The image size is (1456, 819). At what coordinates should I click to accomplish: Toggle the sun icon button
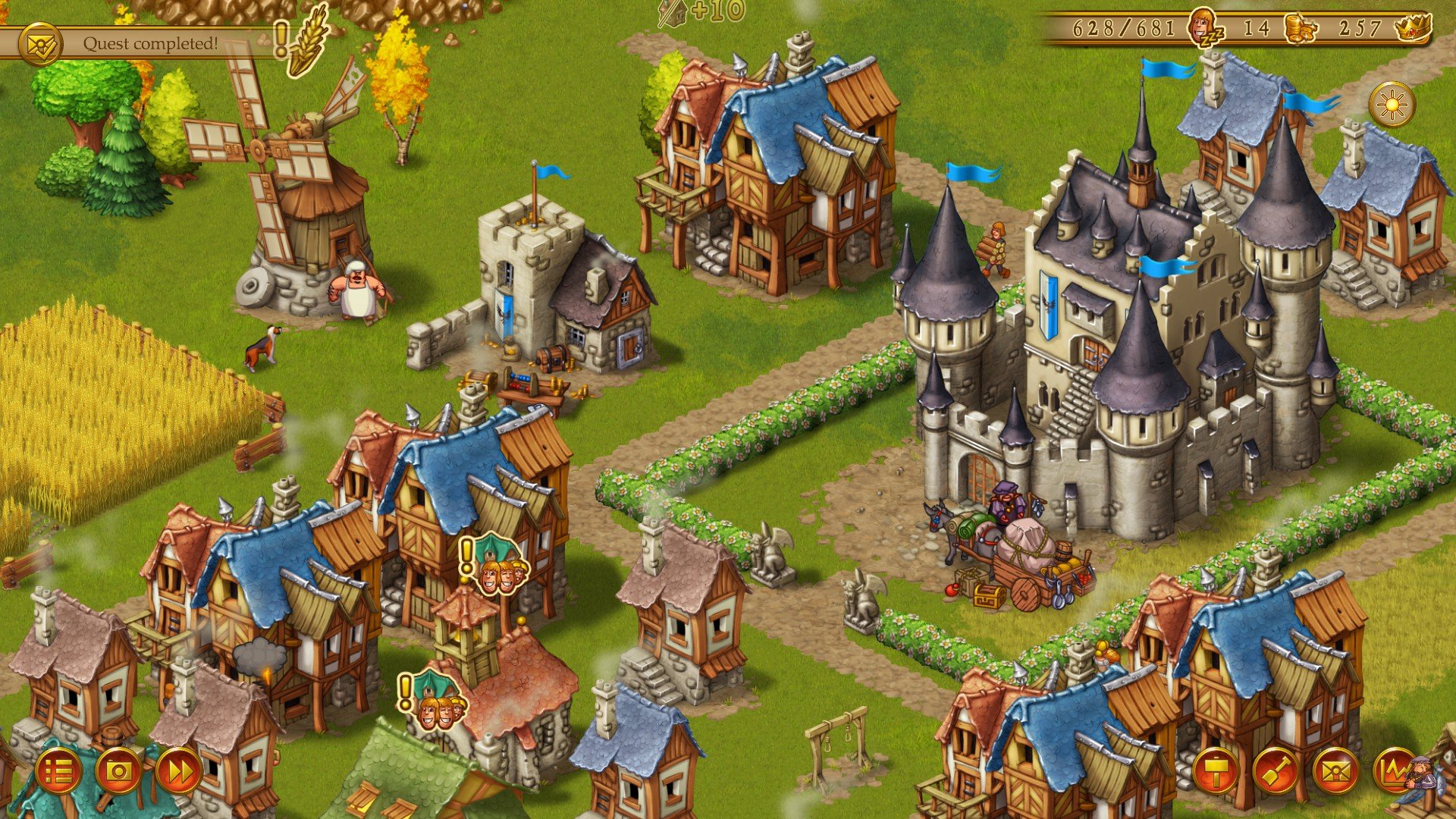pos(1392,105)
